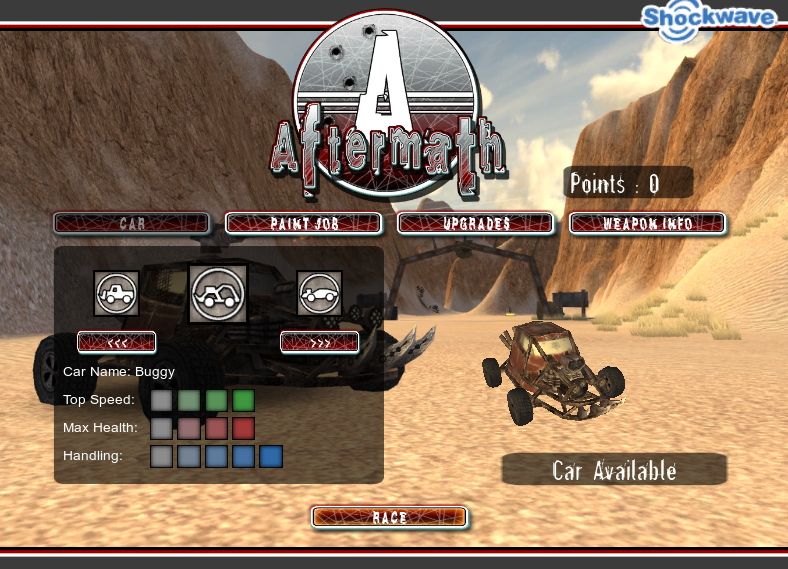Start the race with the Race button
Image resolution: width=788 pixels, height=569 pixels.
point(389,517)
